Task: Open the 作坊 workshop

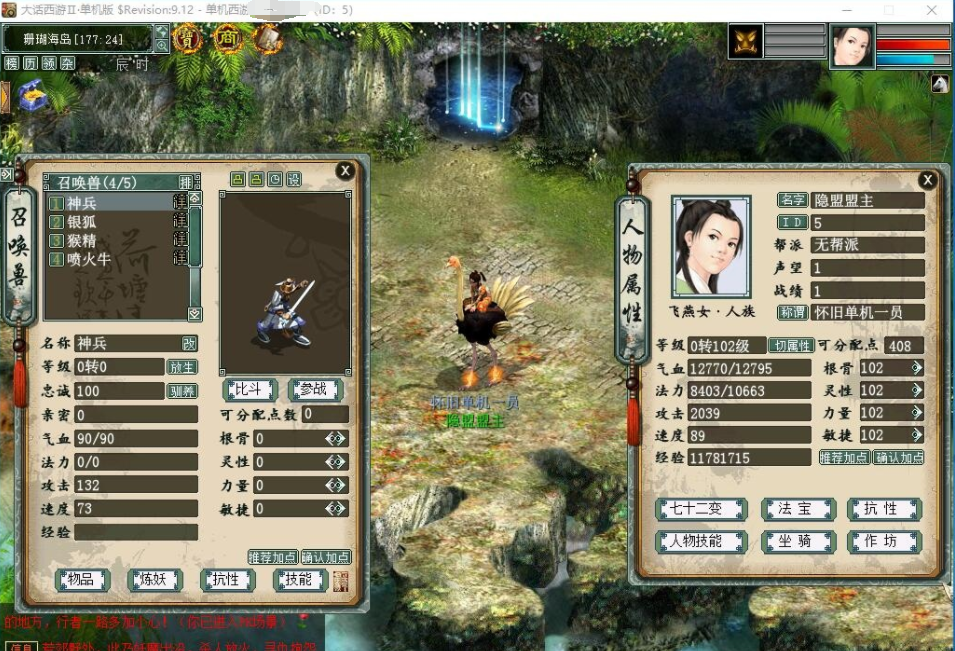Action: [884, 542]
